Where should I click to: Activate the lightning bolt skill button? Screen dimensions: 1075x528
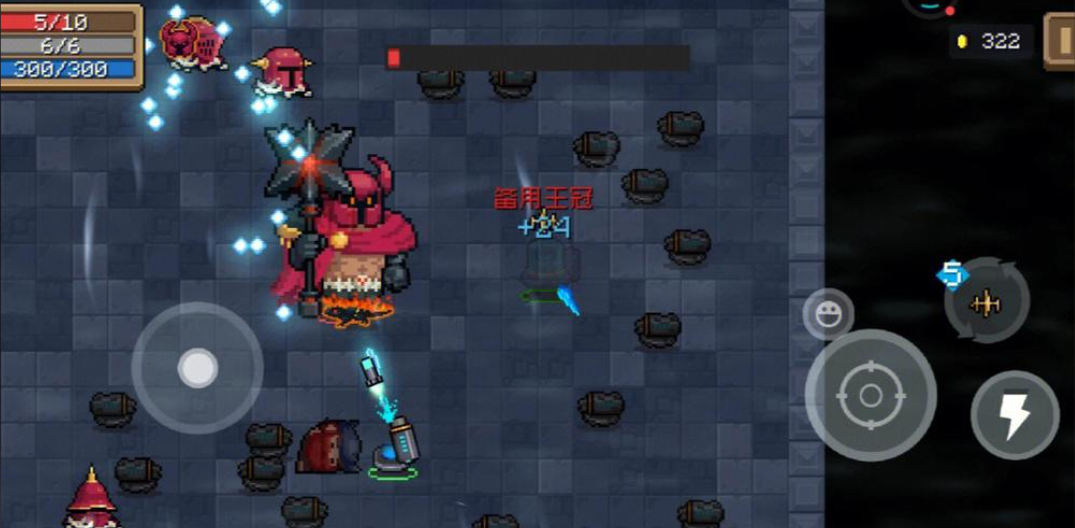coord(1014,415)
